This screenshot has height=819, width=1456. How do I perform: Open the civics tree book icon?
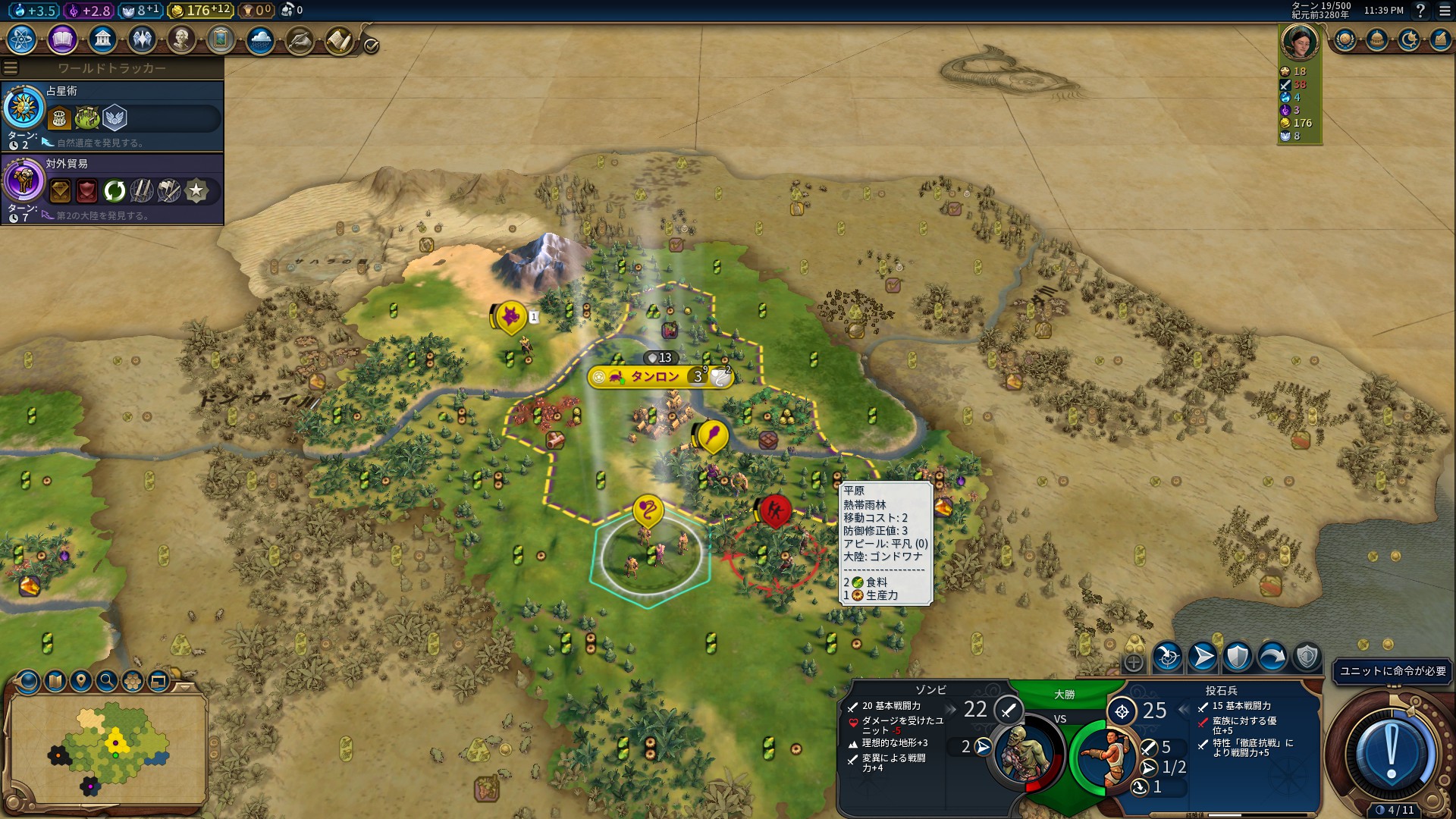62,39
